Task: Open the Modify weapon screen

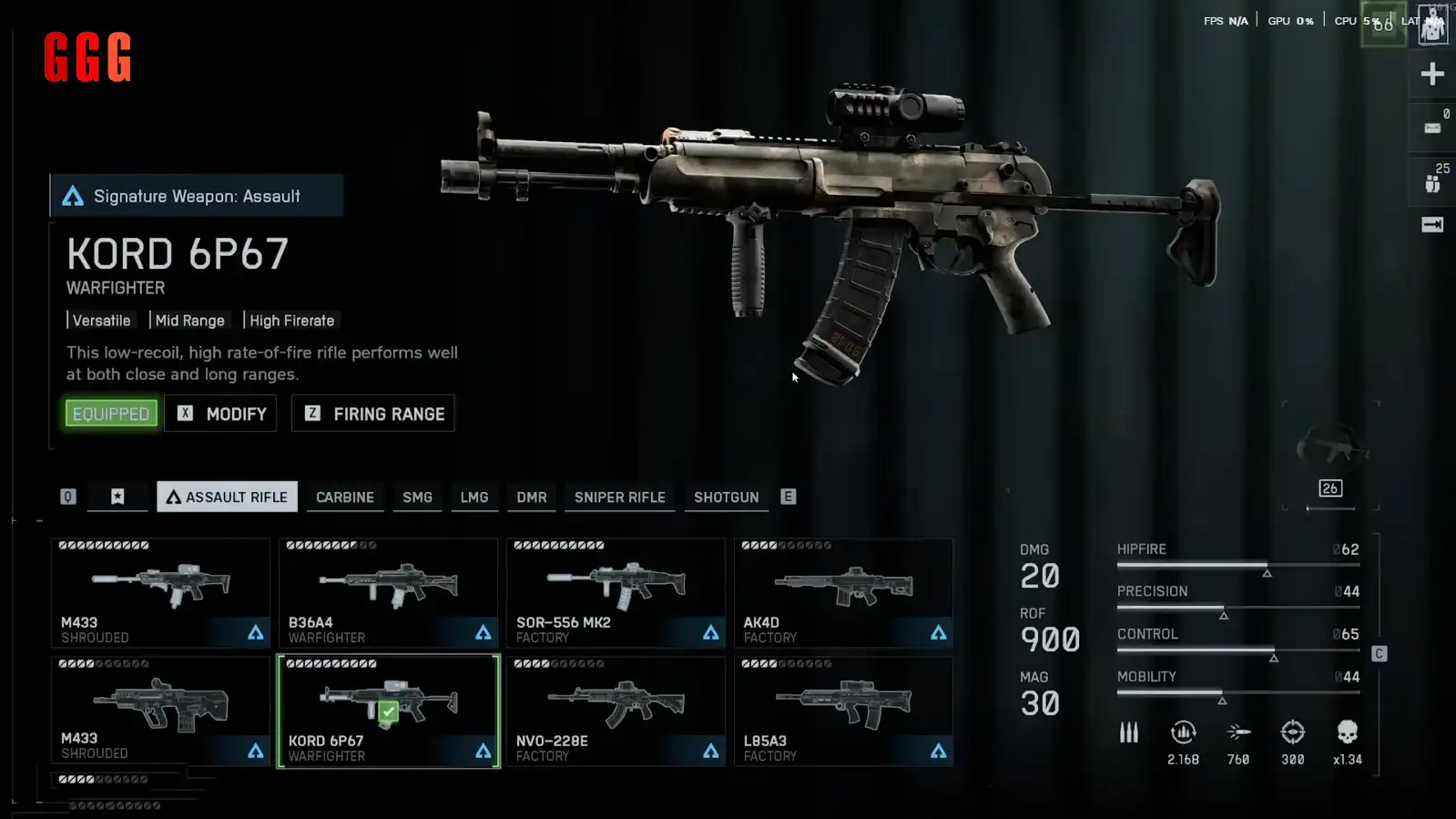Action: [x=221, y=414]
